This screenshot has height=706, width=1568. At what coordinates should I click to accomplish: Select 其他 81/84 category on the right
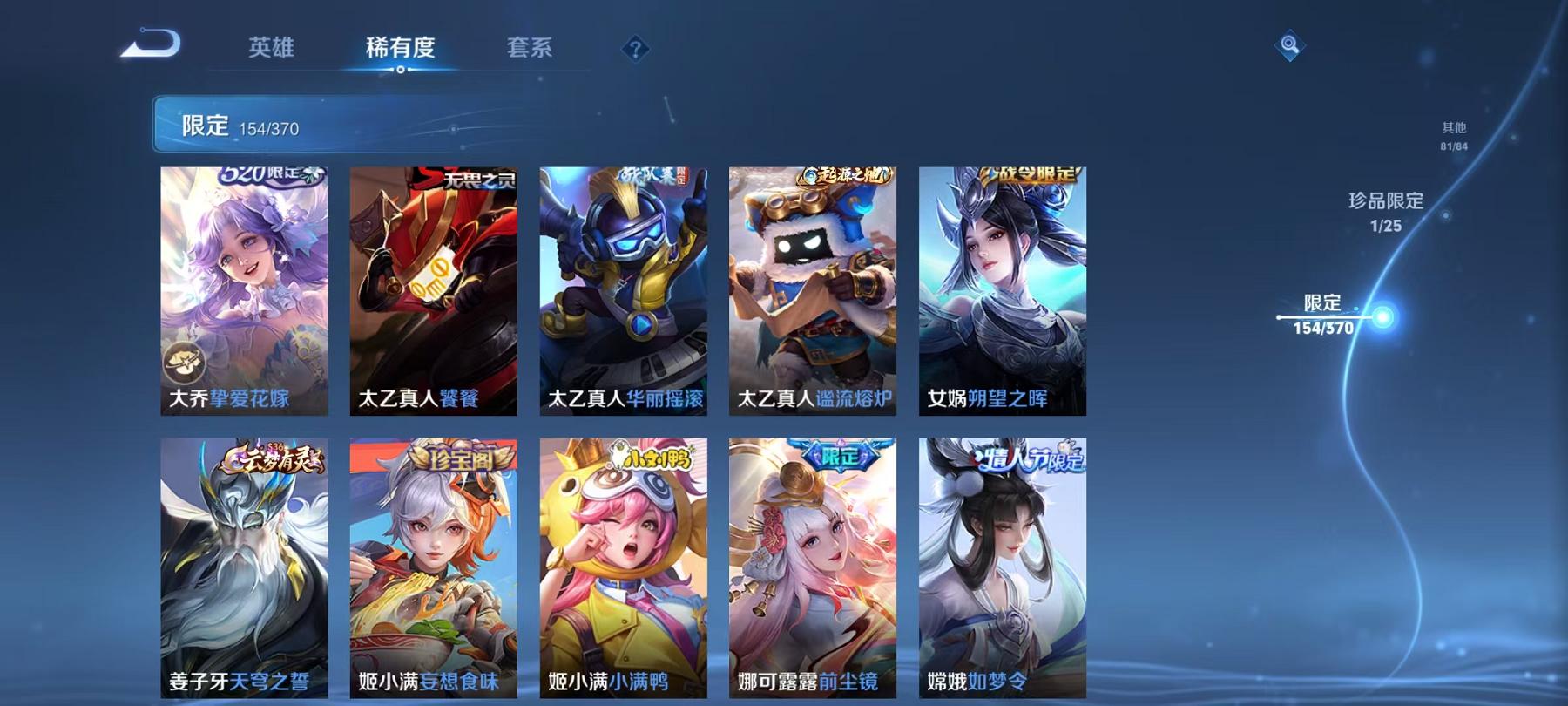click(1455, 135)
